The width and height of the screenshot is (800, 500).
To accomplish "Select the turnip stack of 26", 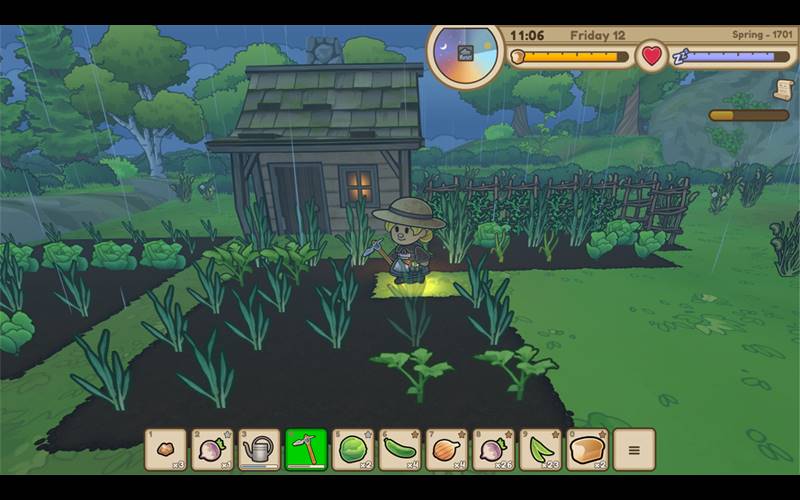I will 494,449.
